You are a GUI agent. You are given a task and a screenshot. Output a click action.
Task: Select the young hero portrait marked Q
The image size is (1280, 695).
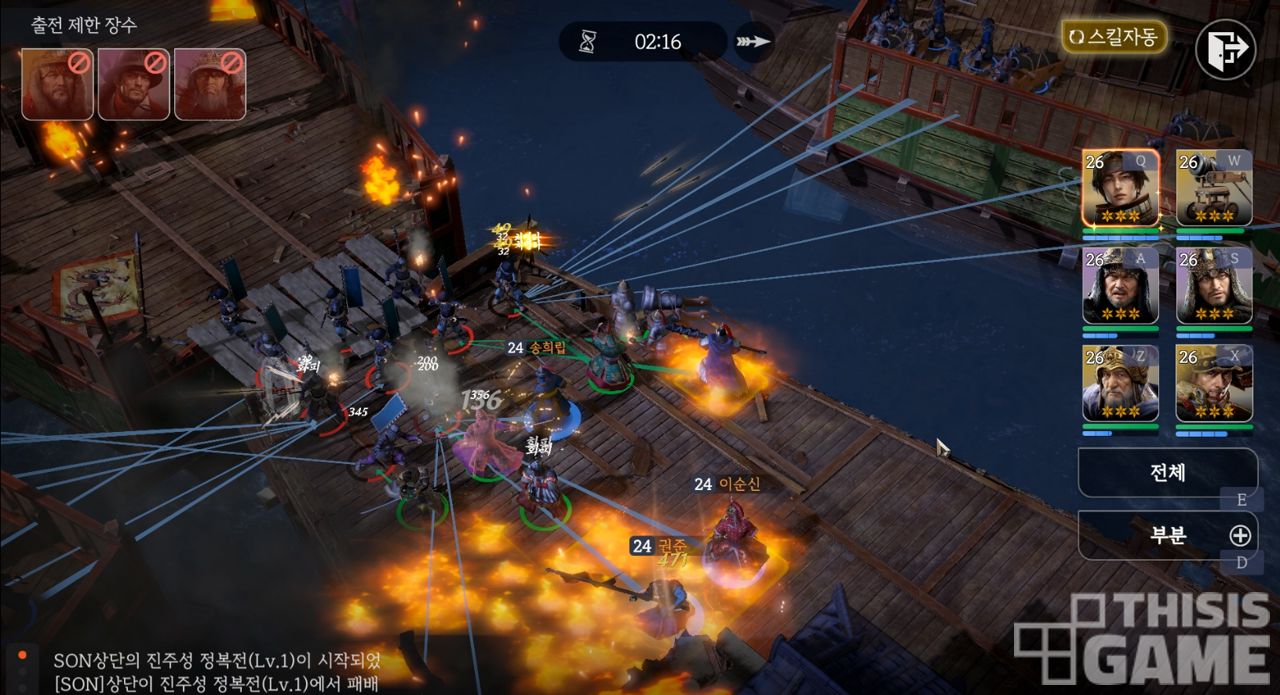(1120, 188)
